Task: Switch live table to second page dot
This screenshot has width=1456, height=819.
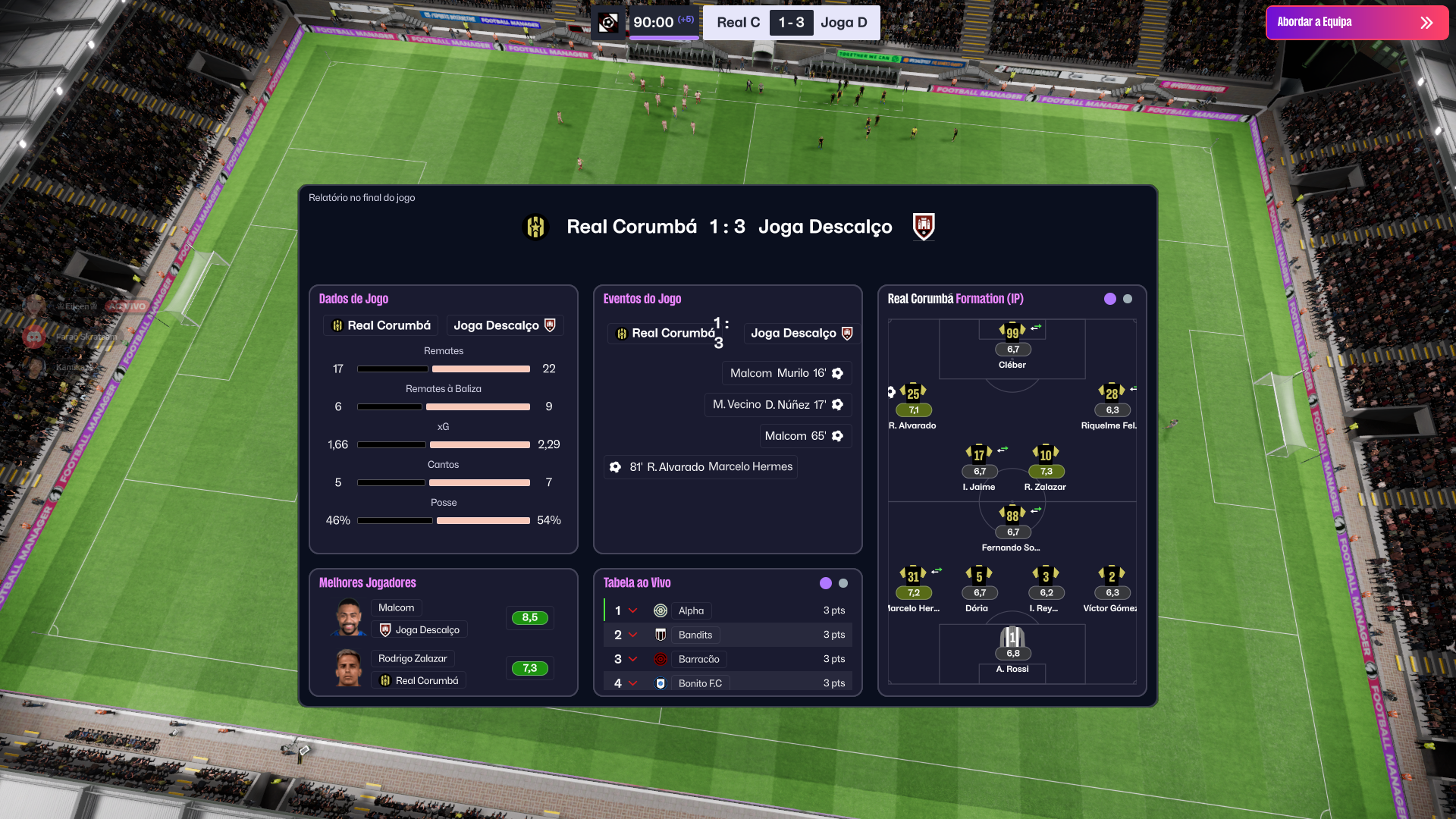Action: 843,583
